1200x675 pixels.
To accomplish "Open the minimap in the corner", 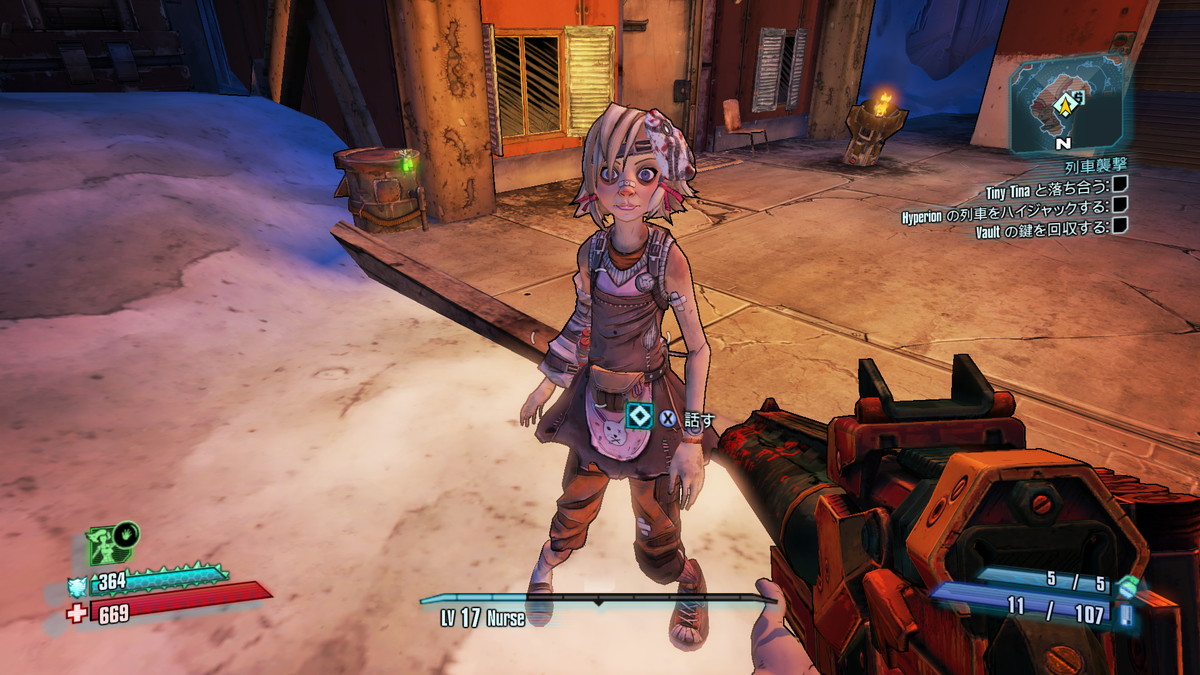I will (1066, 105).
